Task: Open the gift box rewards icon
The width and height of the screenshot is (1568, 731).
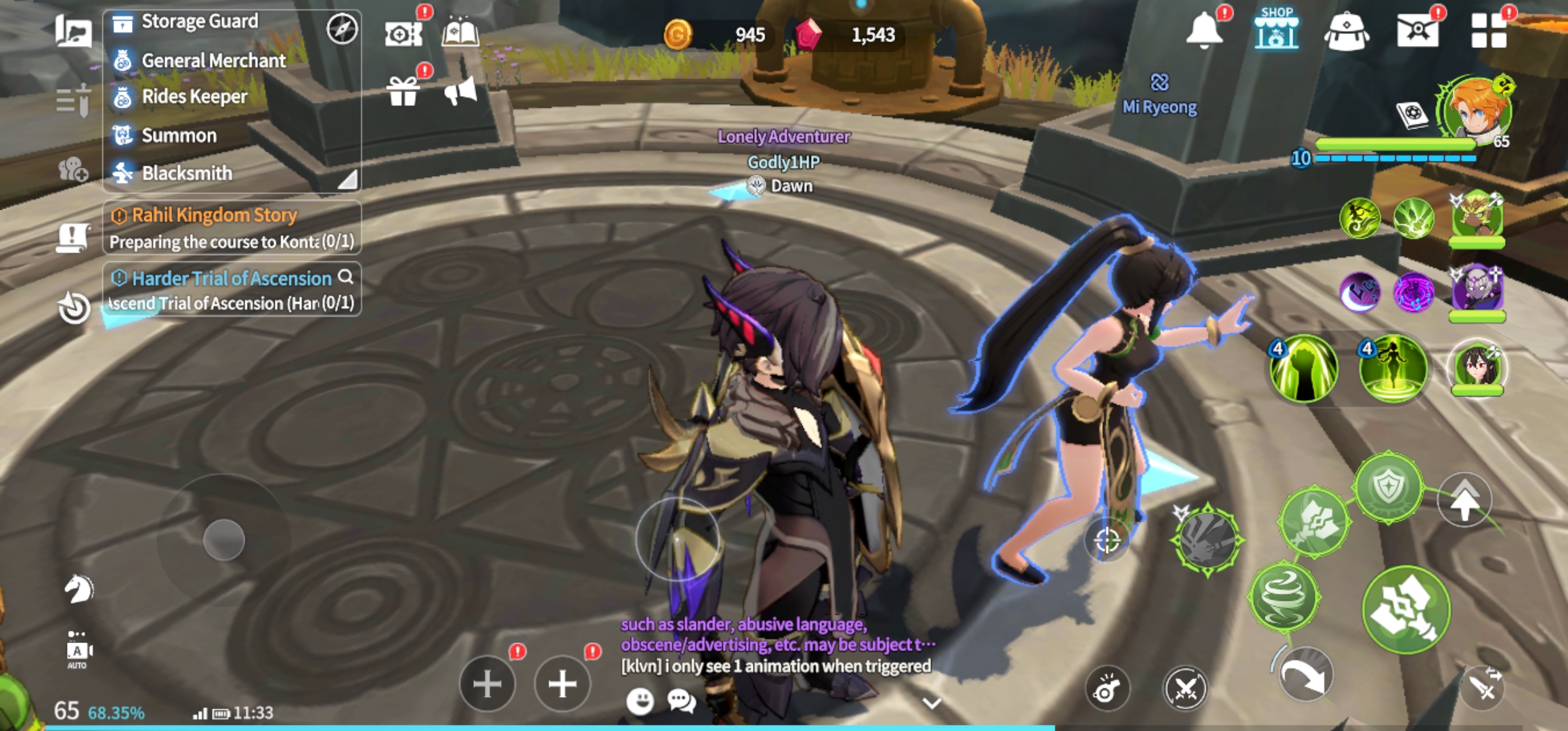Action: pyautogui.click(x=404, y=91)
